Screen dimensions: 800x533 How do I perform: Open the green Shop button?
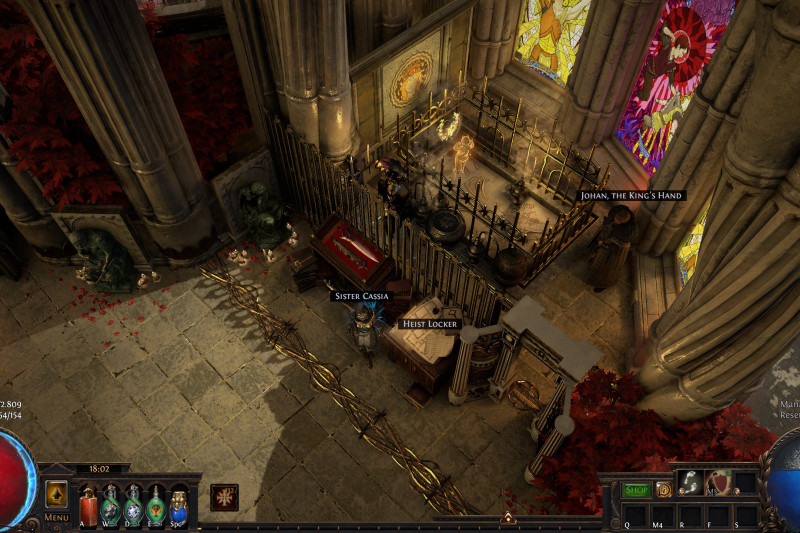pyautogui.click(x=636, y=490)
